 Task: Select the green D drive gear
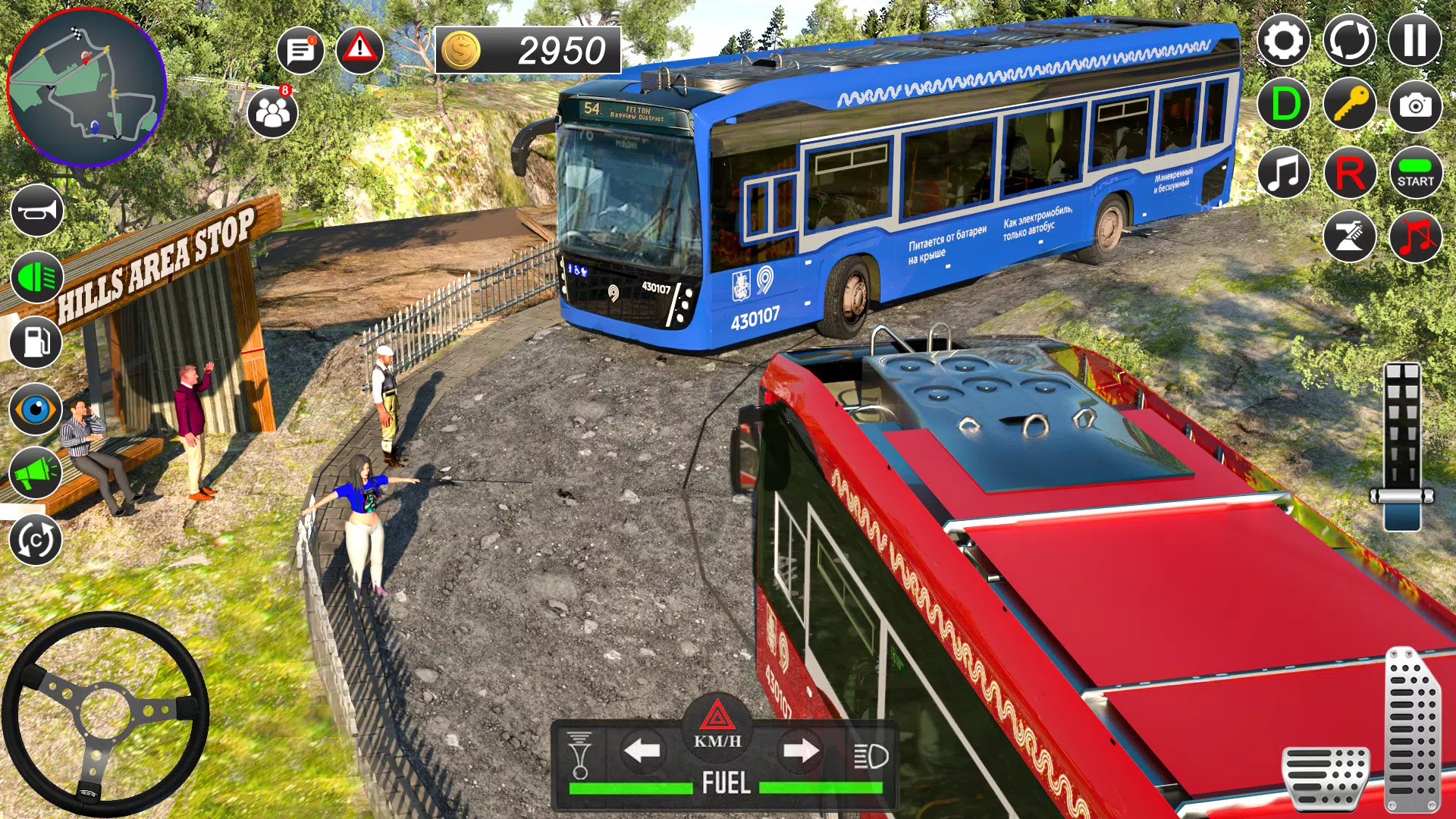click(1284, 105)
